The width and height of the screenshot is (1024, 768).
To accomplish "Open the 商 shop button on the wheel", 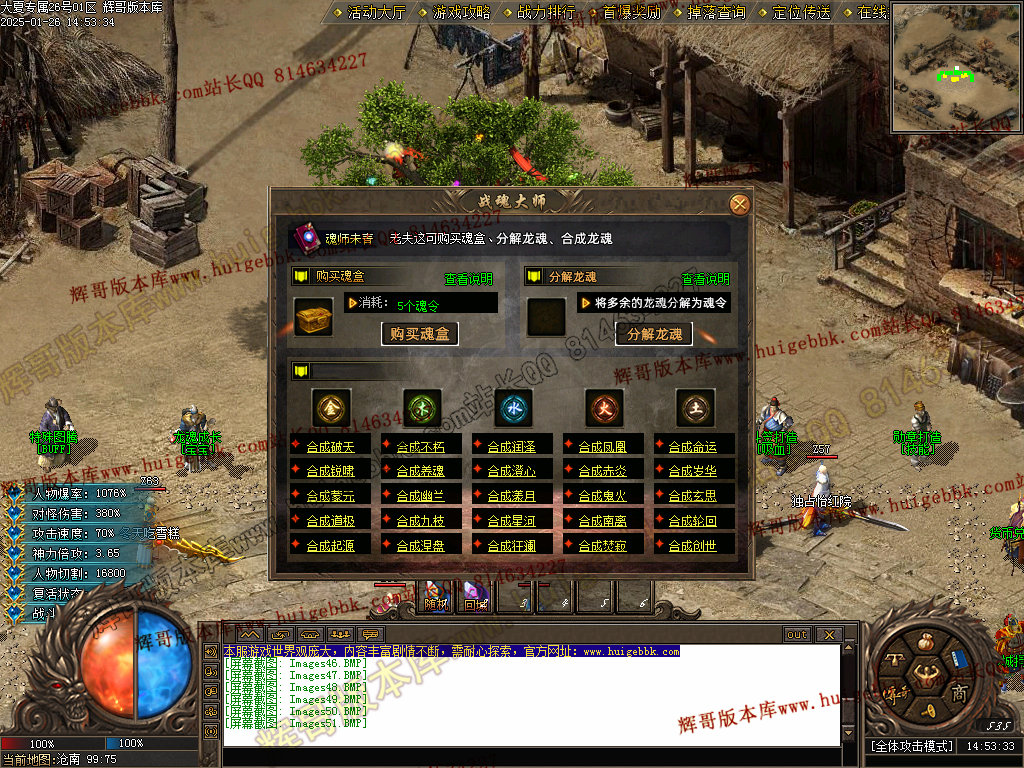I will coord(959,693).
